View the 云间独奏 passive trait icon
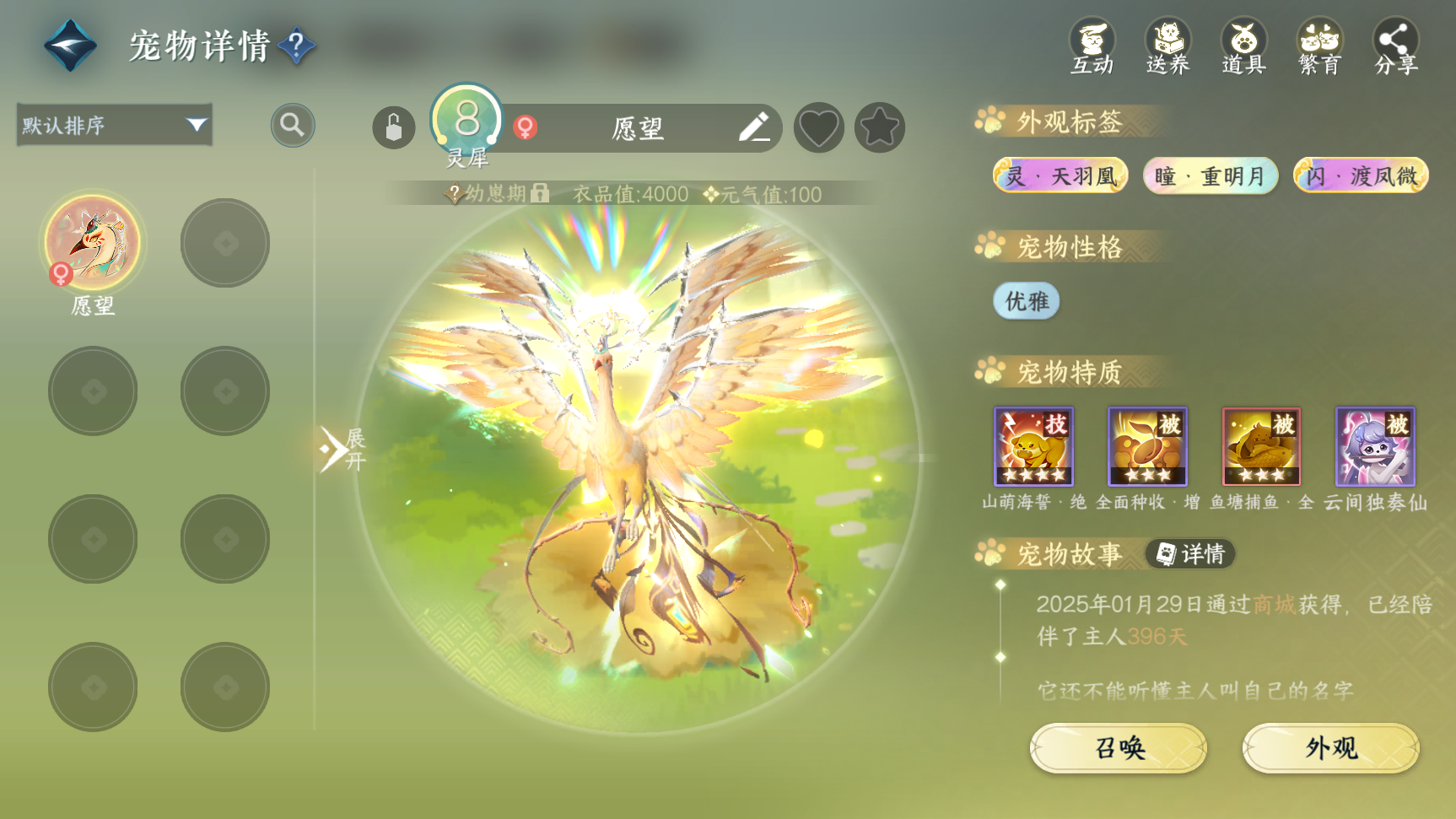The width and height of the screenshot is (1456, 819). click(x=1375, y=446)
